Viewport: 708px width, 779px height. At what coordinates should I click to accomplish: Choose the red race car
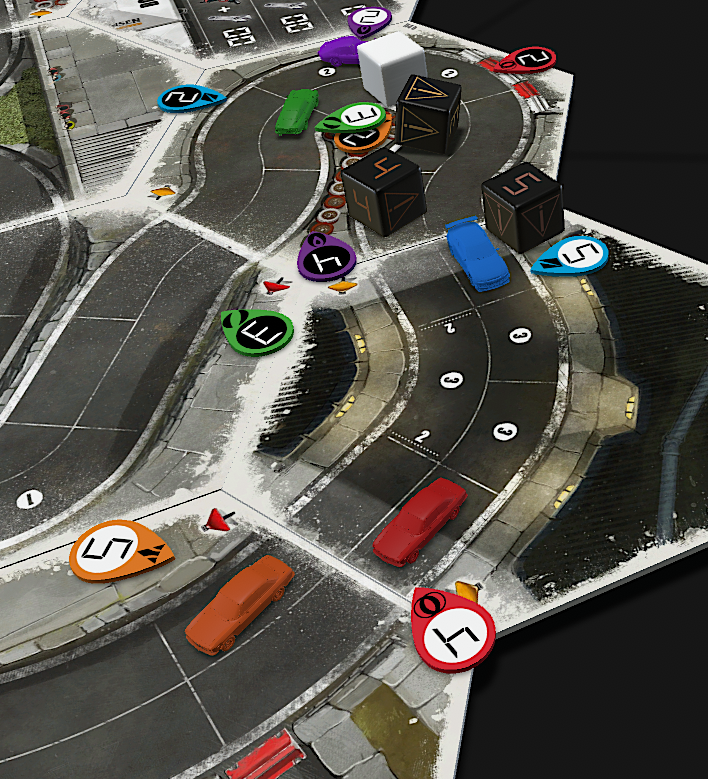(419, 520)
